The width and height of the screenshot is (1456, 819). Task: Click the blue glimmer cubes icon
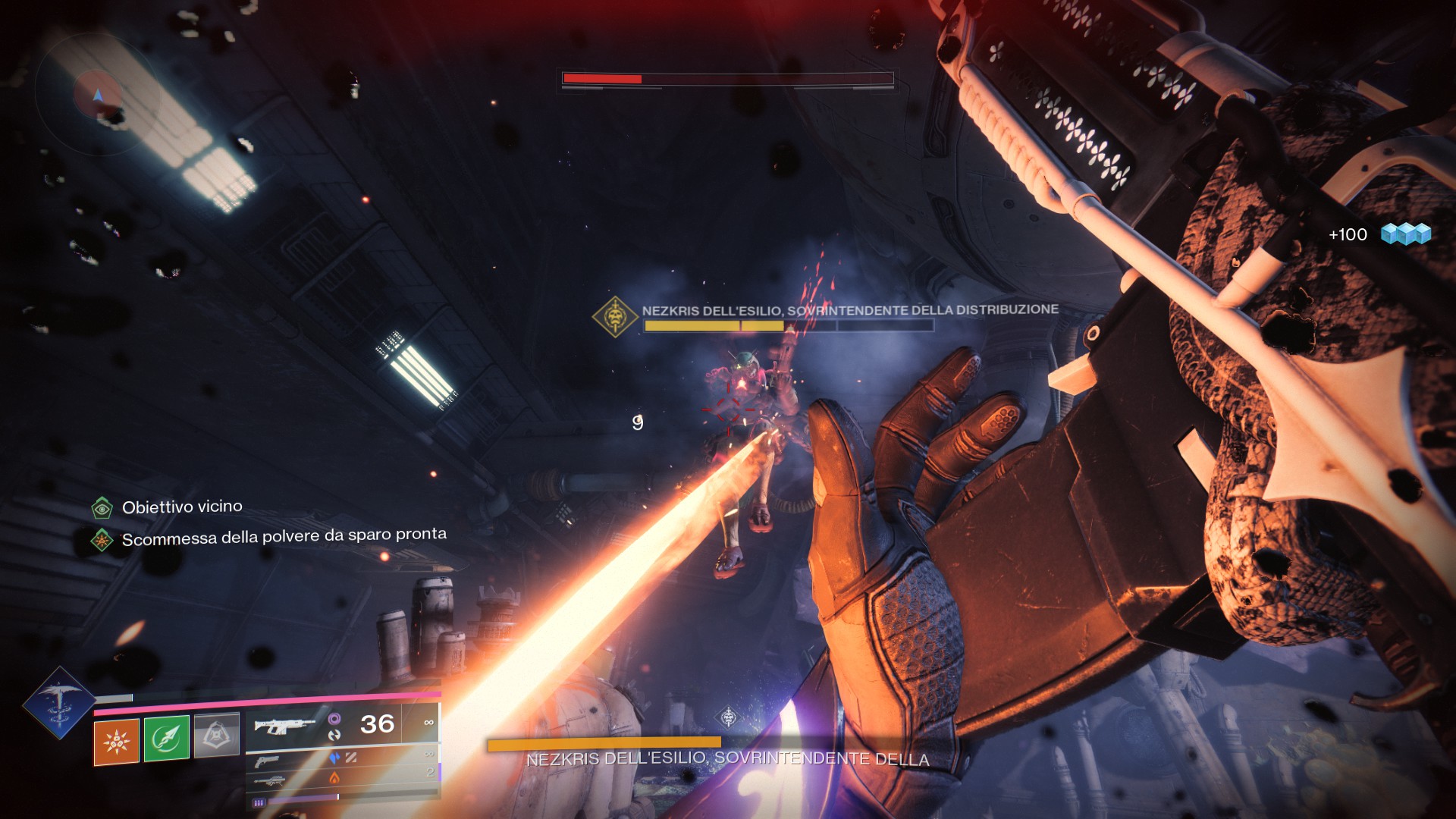coord(1405,234)
